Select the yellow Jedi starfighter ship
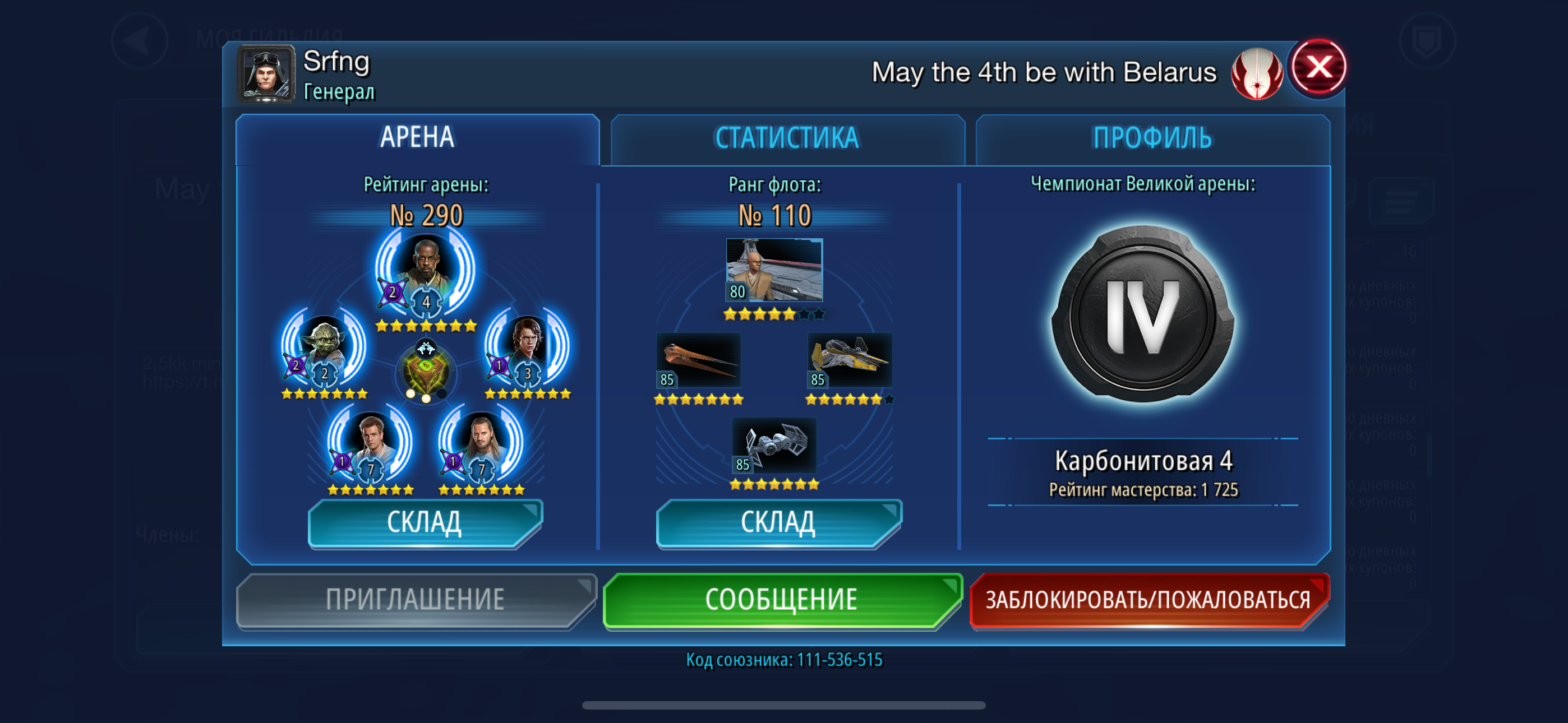This screenshot has height=723, width=1568. click(850, 360)
